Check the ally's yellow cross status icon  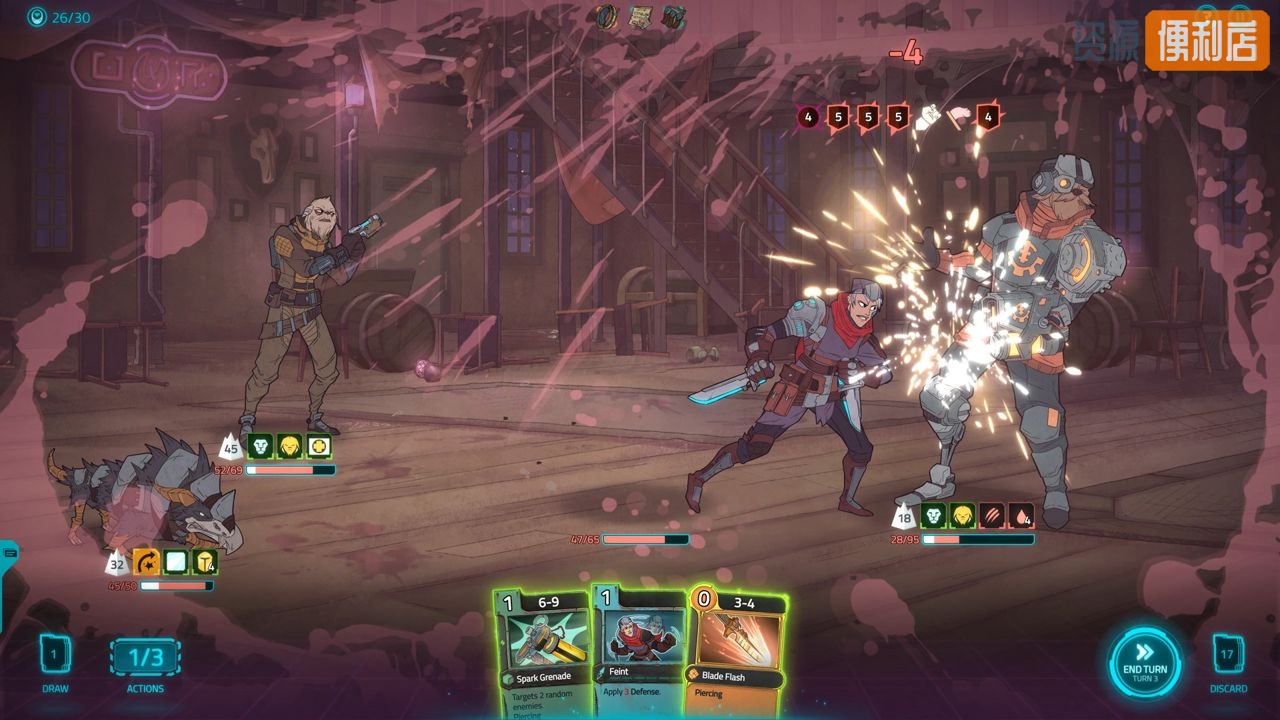coord(319,446)
